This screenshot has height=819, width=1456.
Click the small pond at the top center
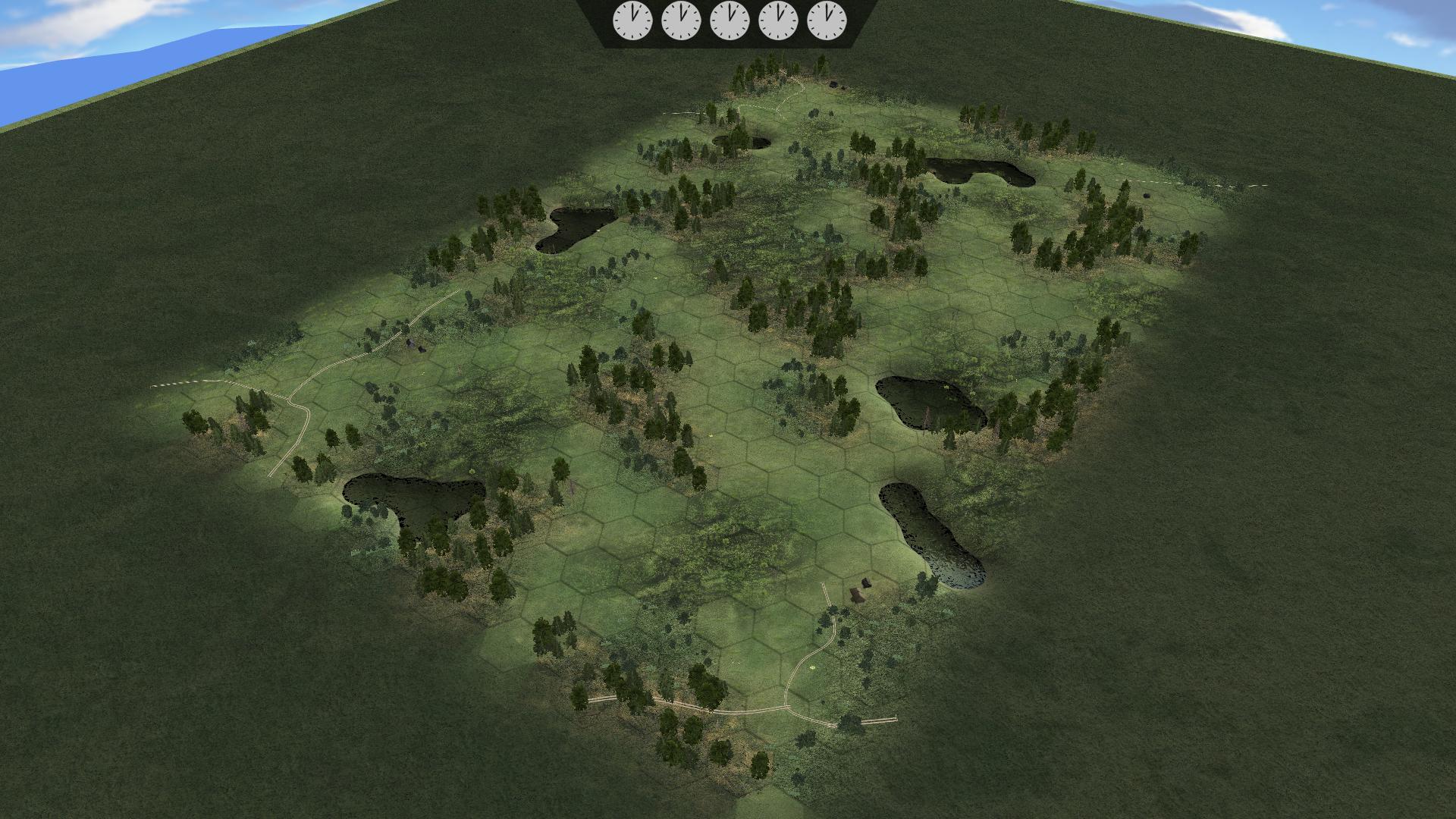pyautogui.click(x=739, y=140)
